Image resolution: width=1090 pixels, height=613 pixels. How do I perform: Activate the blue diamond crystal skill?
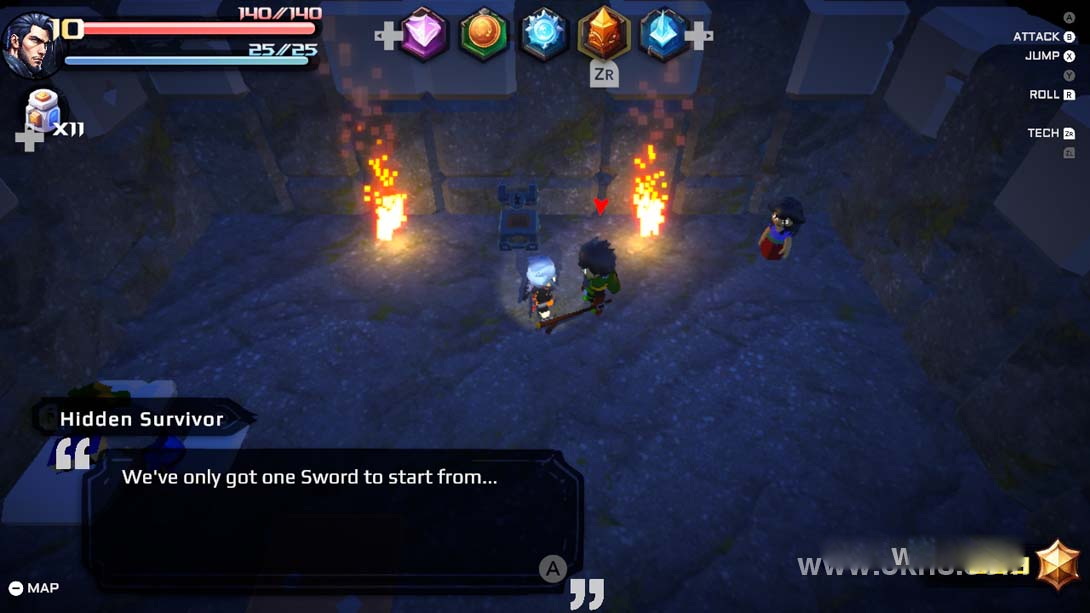click(663, 35)
